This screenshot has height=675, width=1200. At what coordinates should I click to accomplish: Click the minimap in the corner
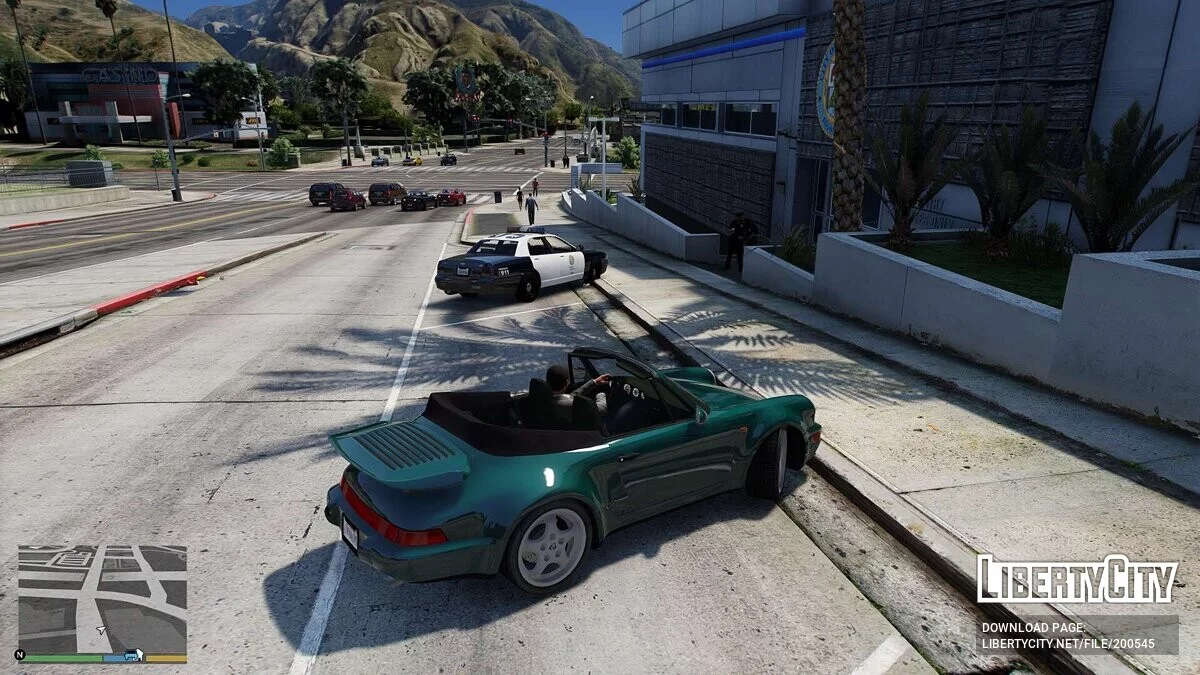(x=102, y=599)
